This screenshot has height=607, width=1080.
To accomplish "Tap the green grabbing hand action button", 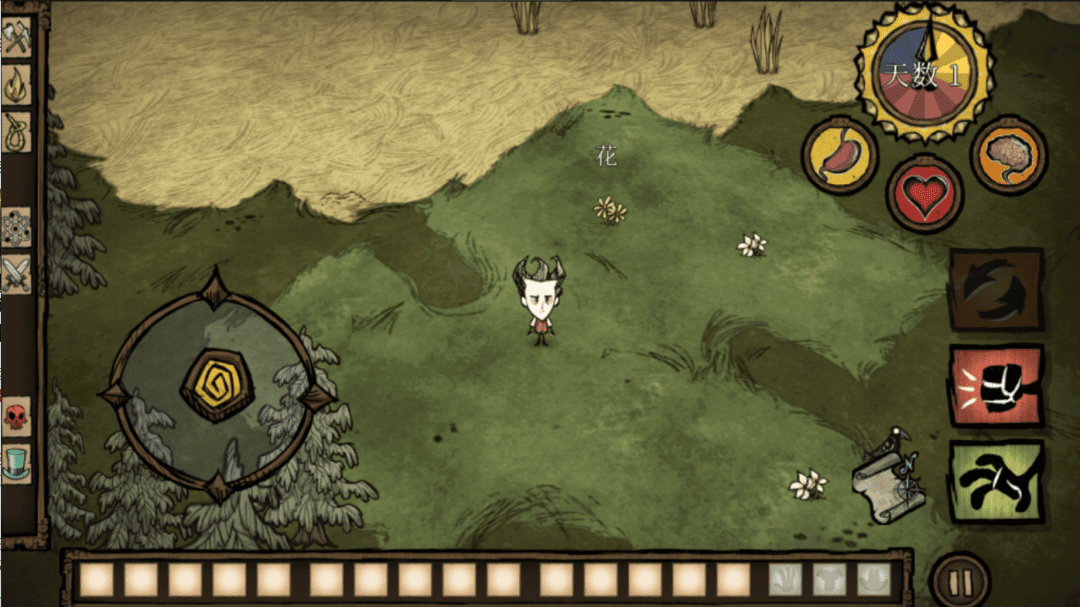I will coord(996,481).
